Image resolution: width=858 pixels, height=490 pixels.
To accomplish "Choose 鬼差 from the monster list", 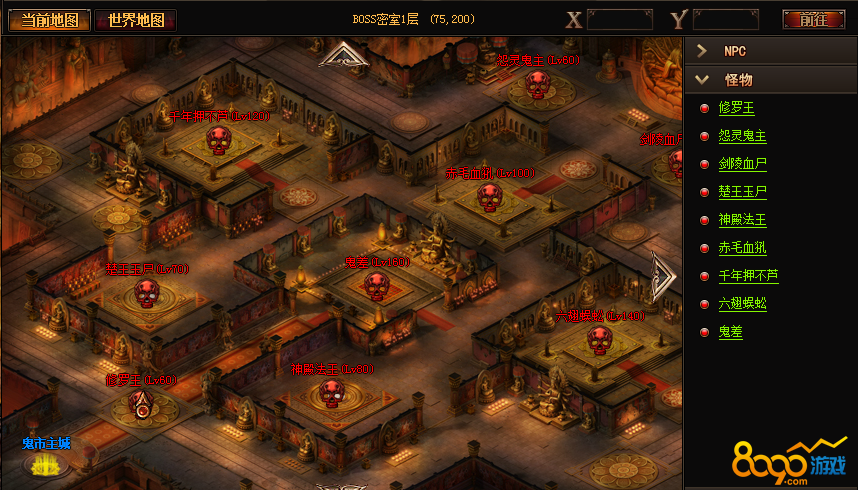I will coord(730,332).
